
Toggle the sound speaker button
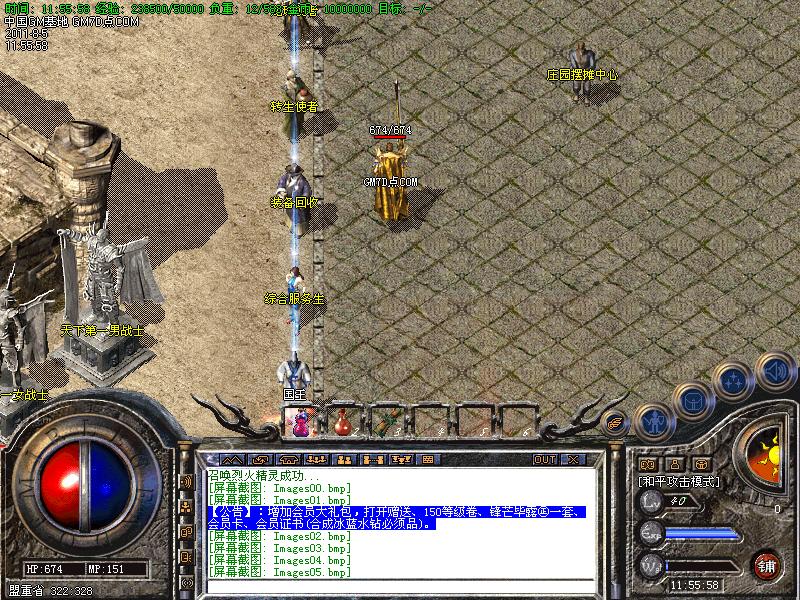tap(774, 370)
